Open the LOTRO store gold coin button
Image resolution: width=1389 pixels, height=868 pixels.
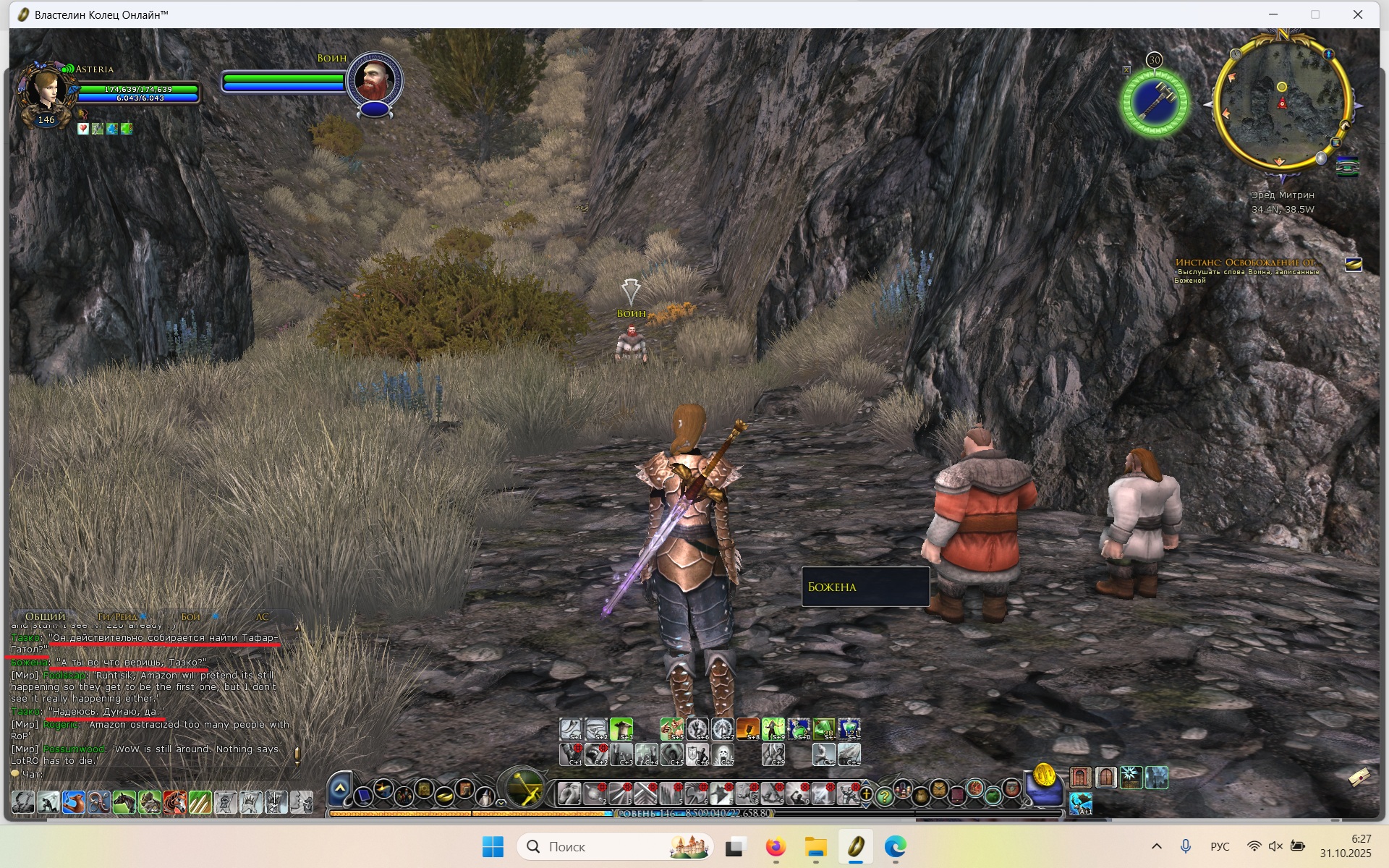(1044, 776)
